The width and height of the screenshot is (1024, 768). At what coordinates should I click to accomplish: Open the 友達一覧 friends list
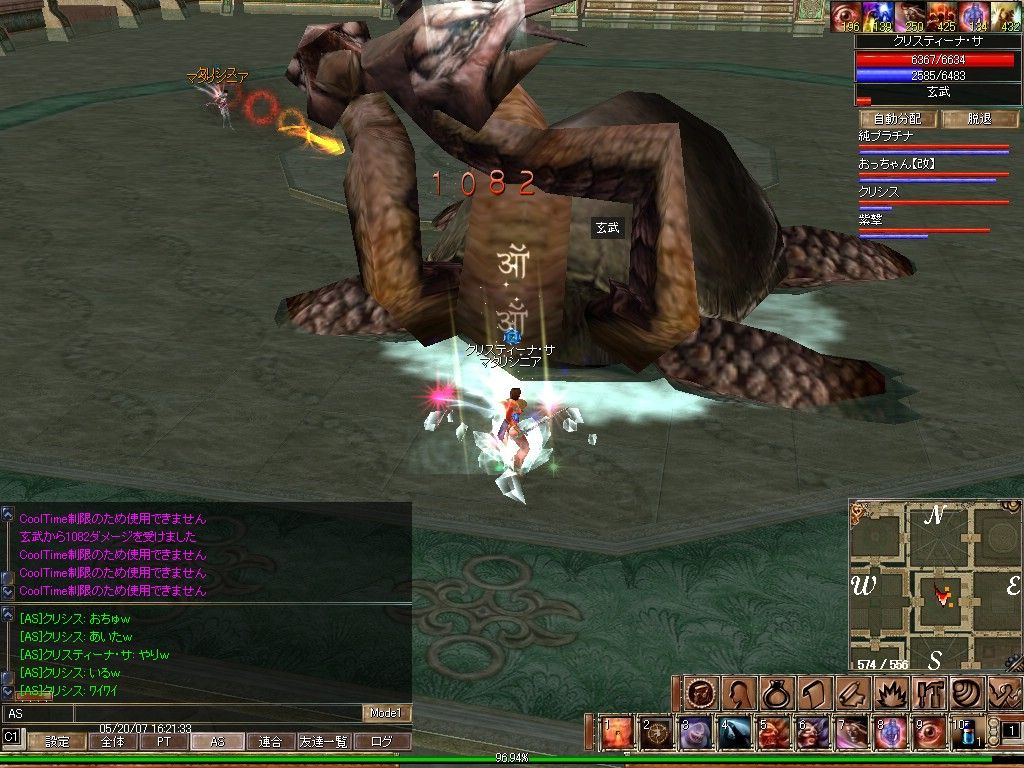coord(323,742)
